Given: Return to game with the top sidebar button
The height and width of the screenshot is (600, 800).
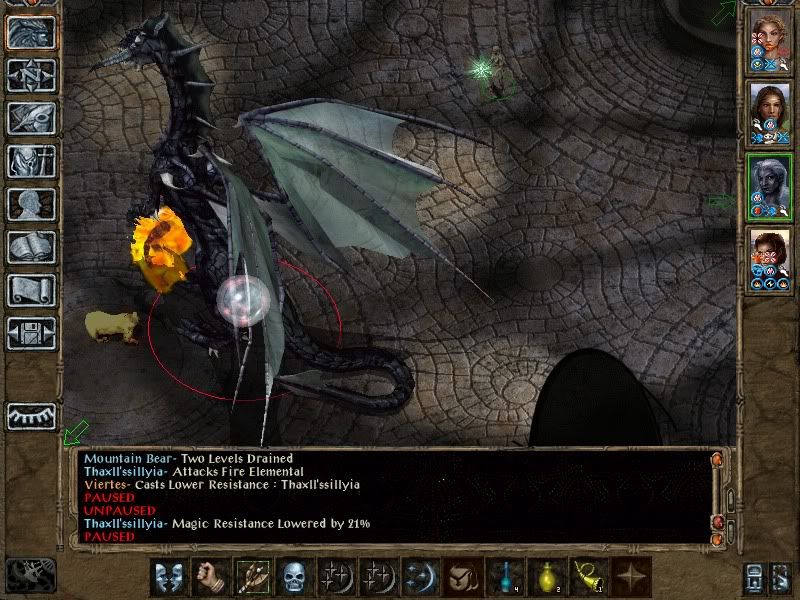Looking at the screenshot, I should 31,32.
